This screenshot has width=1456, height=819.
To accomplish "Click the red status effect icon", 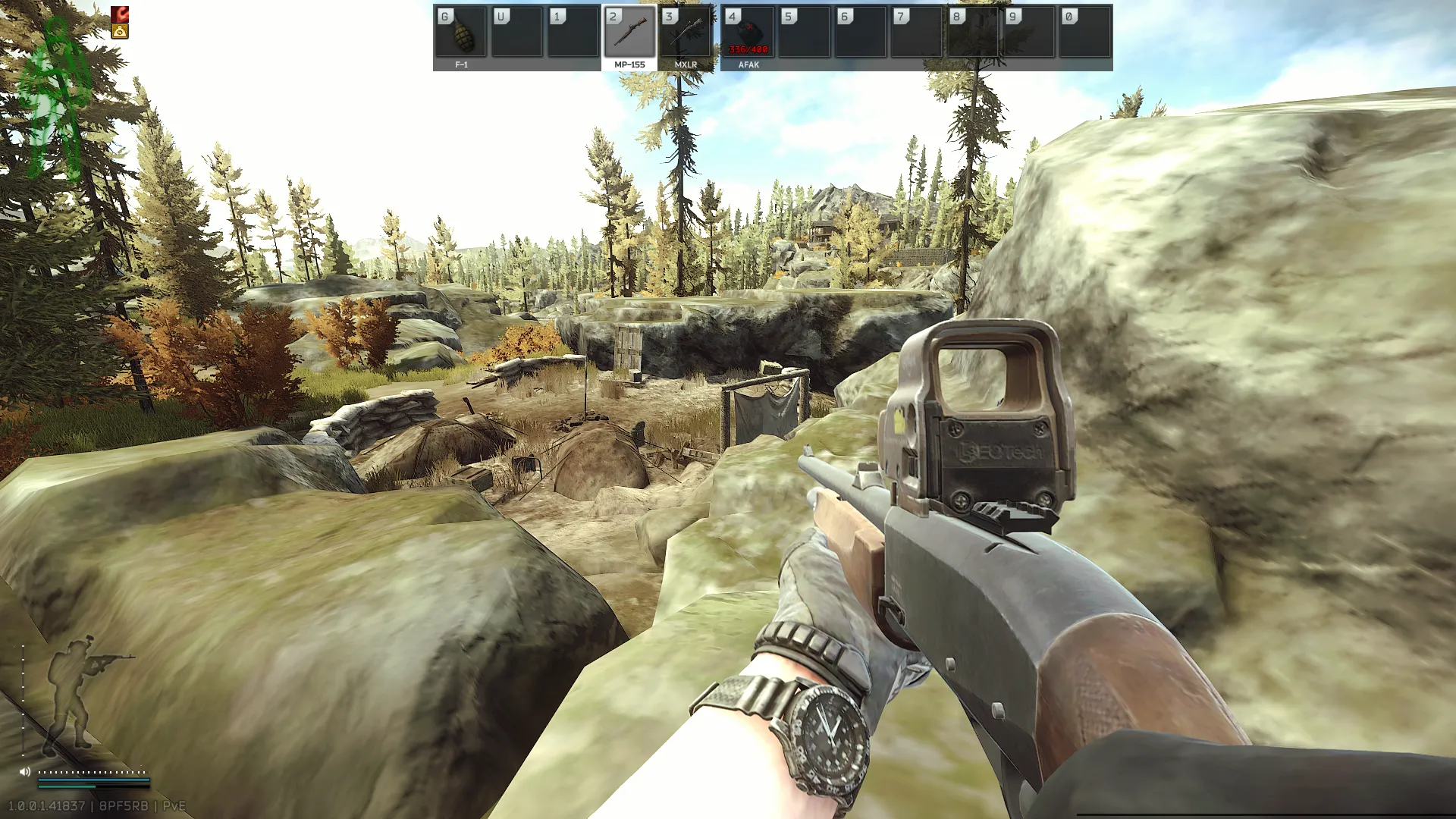I will click(120, 14).
